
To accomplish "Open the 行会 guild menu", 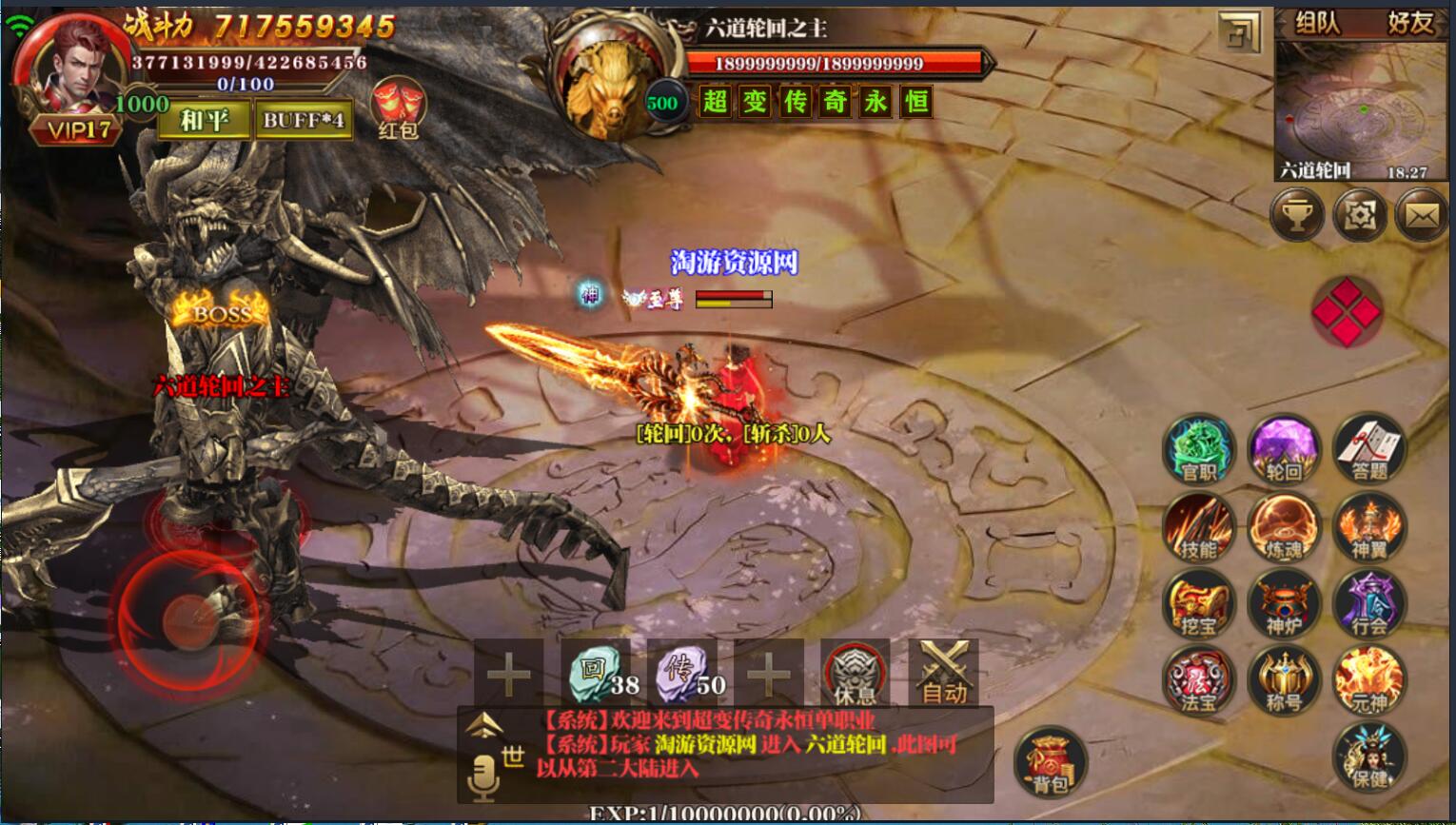I will coord(1369,605).
